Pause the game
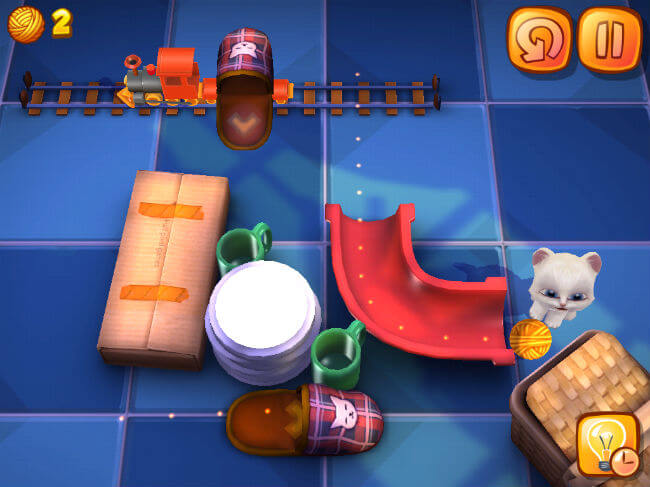The image size is (650, 487). (x=608, y=40)
